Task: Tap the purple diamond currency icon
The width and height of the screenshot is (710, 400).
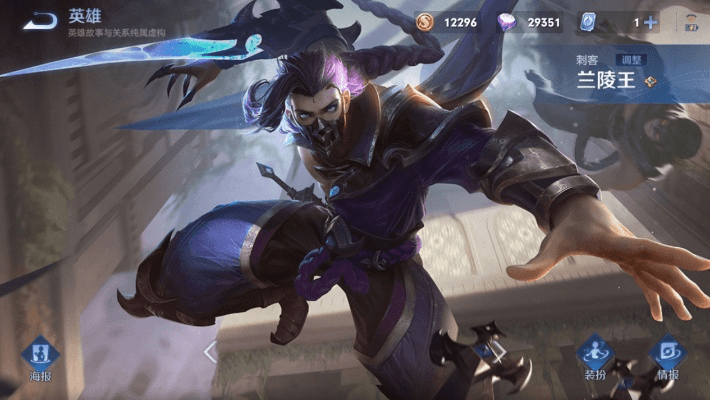Action: [508, 22]
